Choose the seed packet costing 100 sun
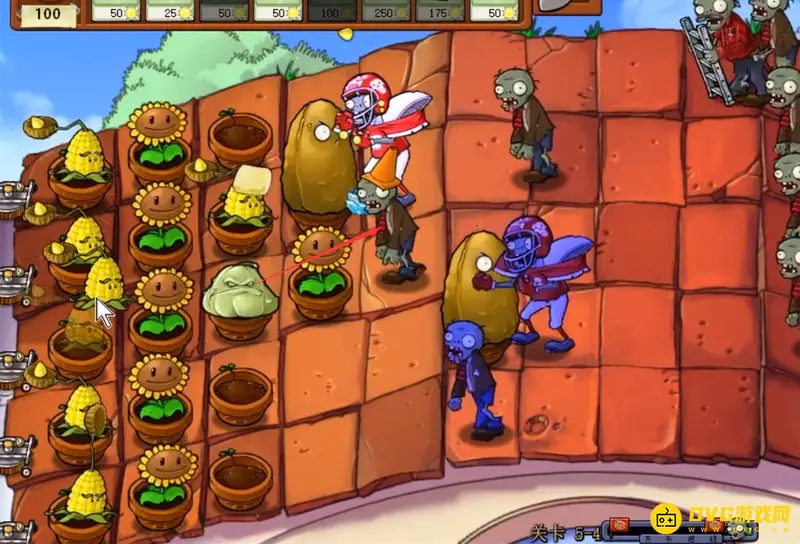 [x=332, y=9]
